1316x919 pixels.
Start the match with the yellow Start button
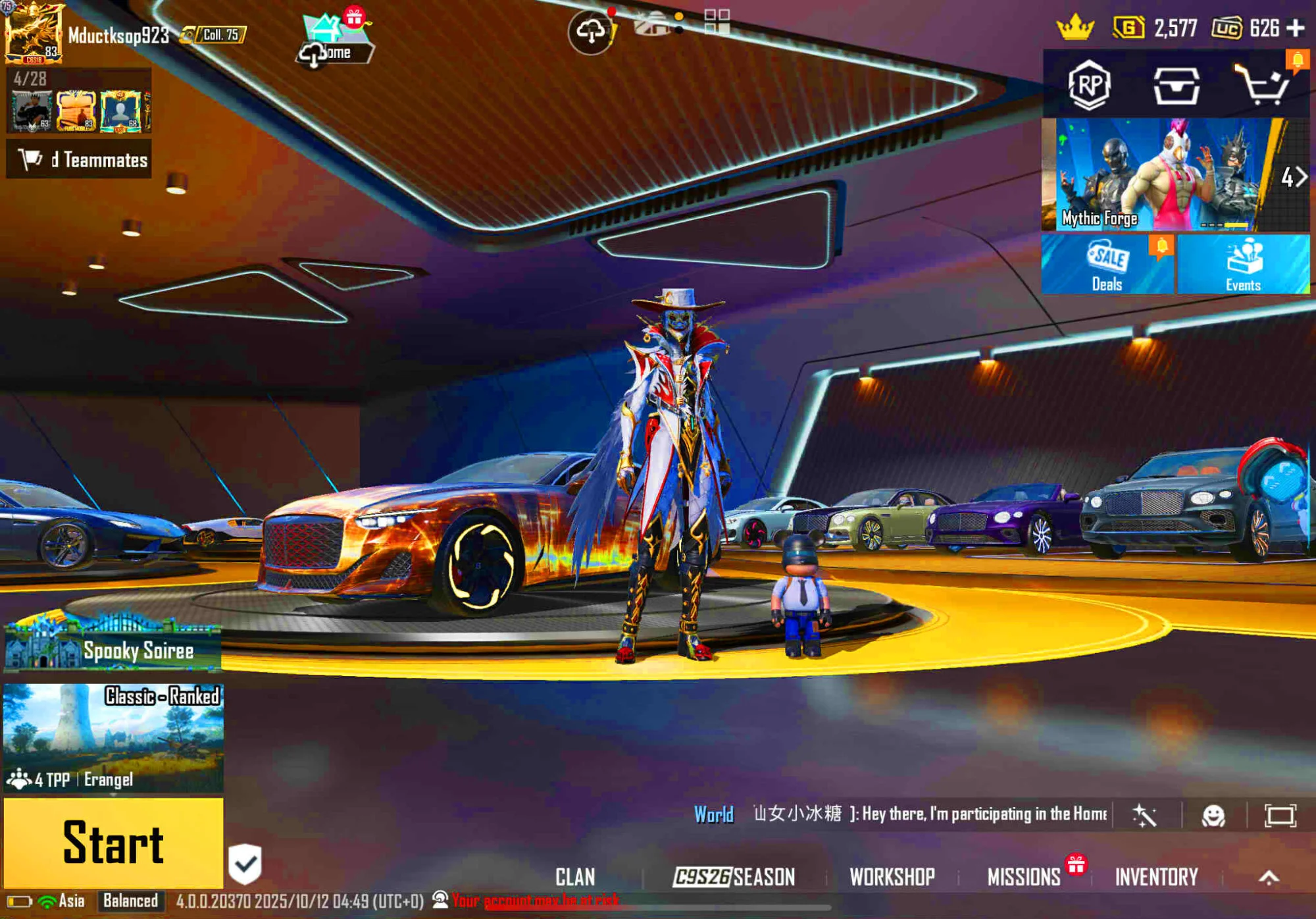tap(113, 843)
